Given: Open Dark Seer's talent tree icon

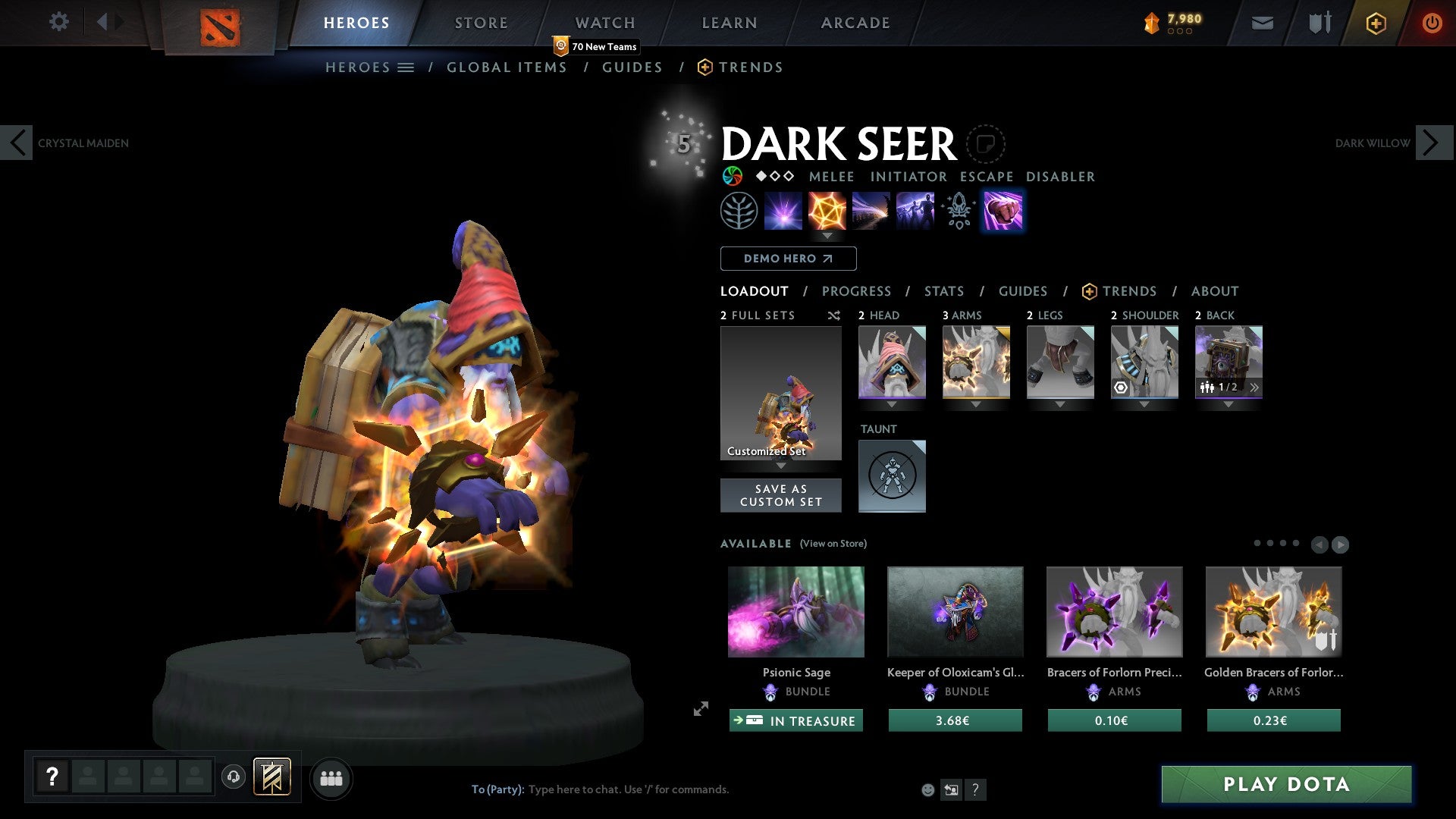Looking at the screenshot, I should [739, 211].
